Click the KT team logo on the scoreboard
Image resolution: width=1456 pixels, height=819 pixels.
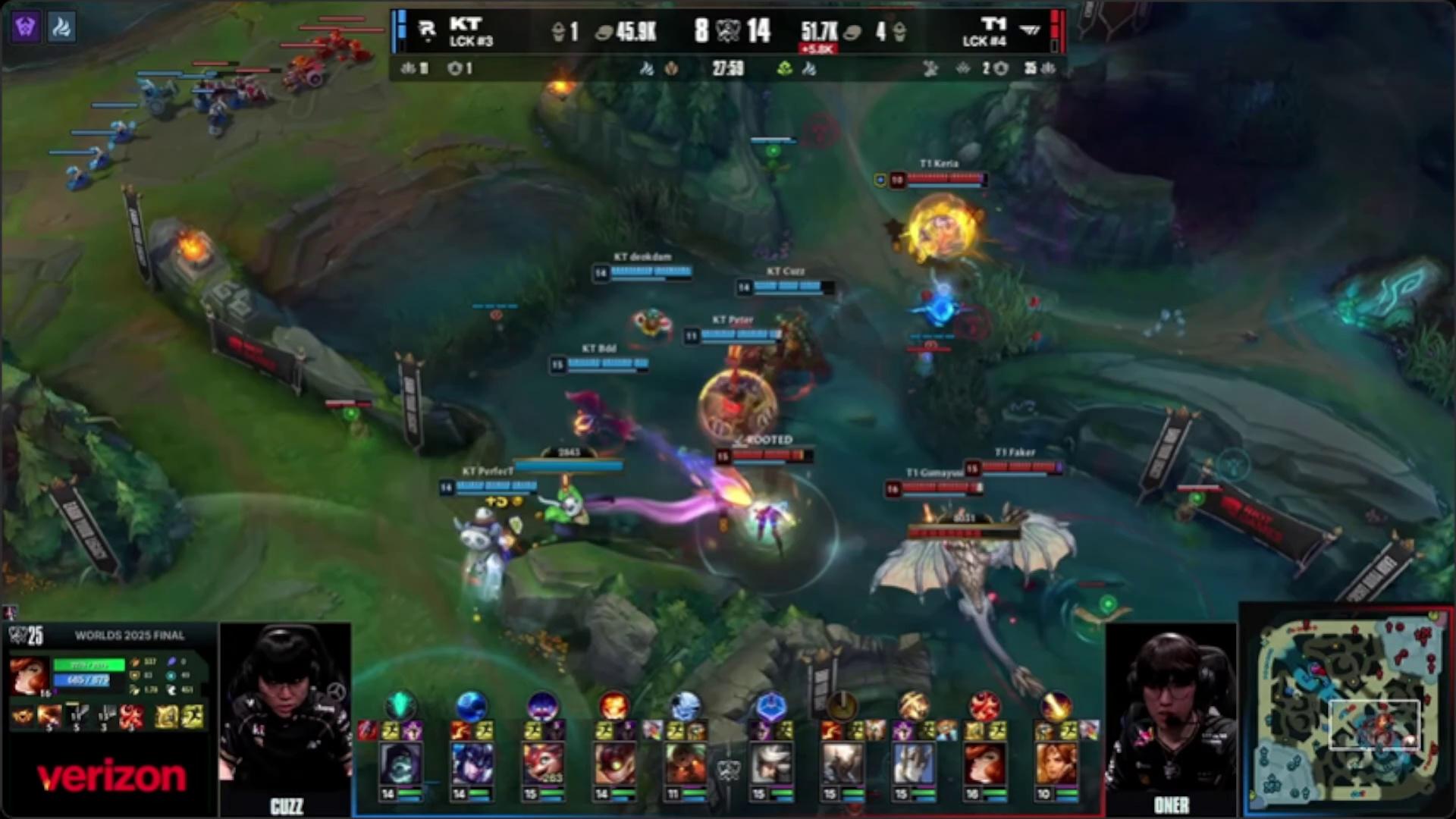[427, 30]
